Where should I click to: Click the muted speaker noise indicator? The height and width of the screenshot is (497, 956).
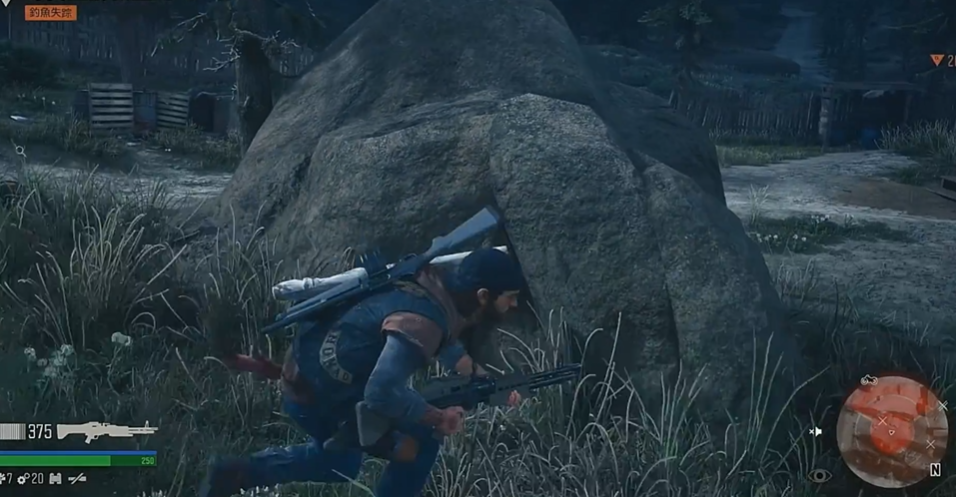point(816,431)
